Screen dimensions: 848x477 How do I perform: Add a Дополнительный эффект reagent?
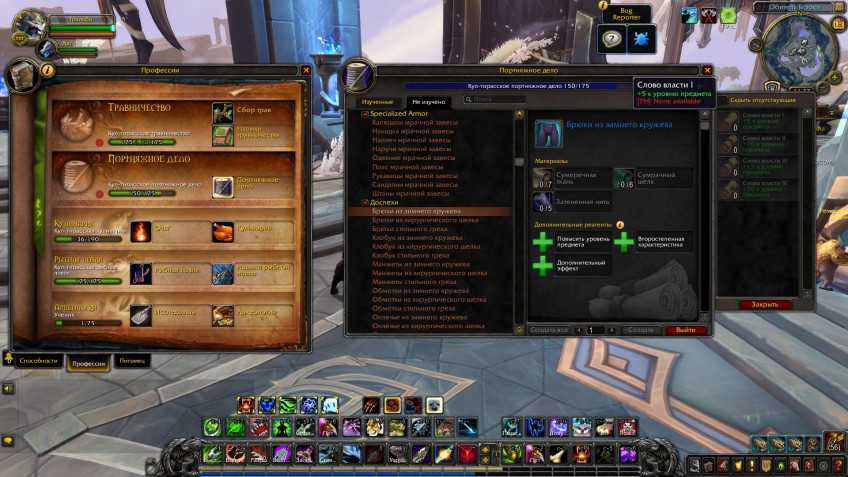[x=542, y=265]
